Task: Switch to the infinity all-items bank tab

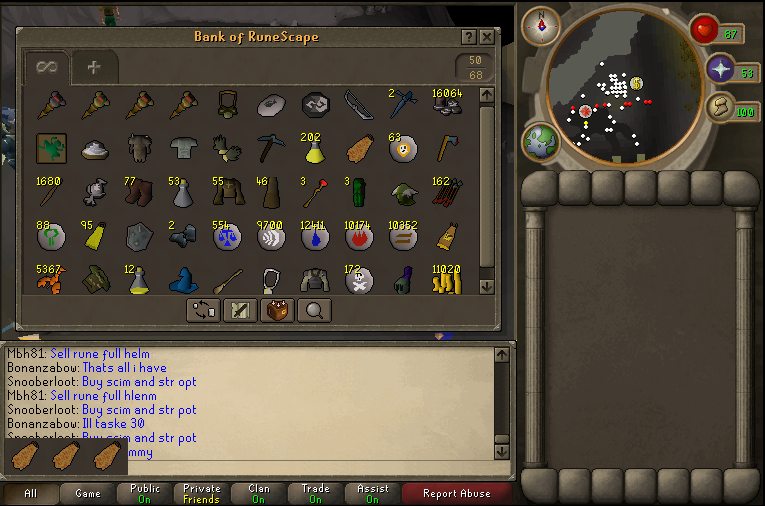Action: 47,67
